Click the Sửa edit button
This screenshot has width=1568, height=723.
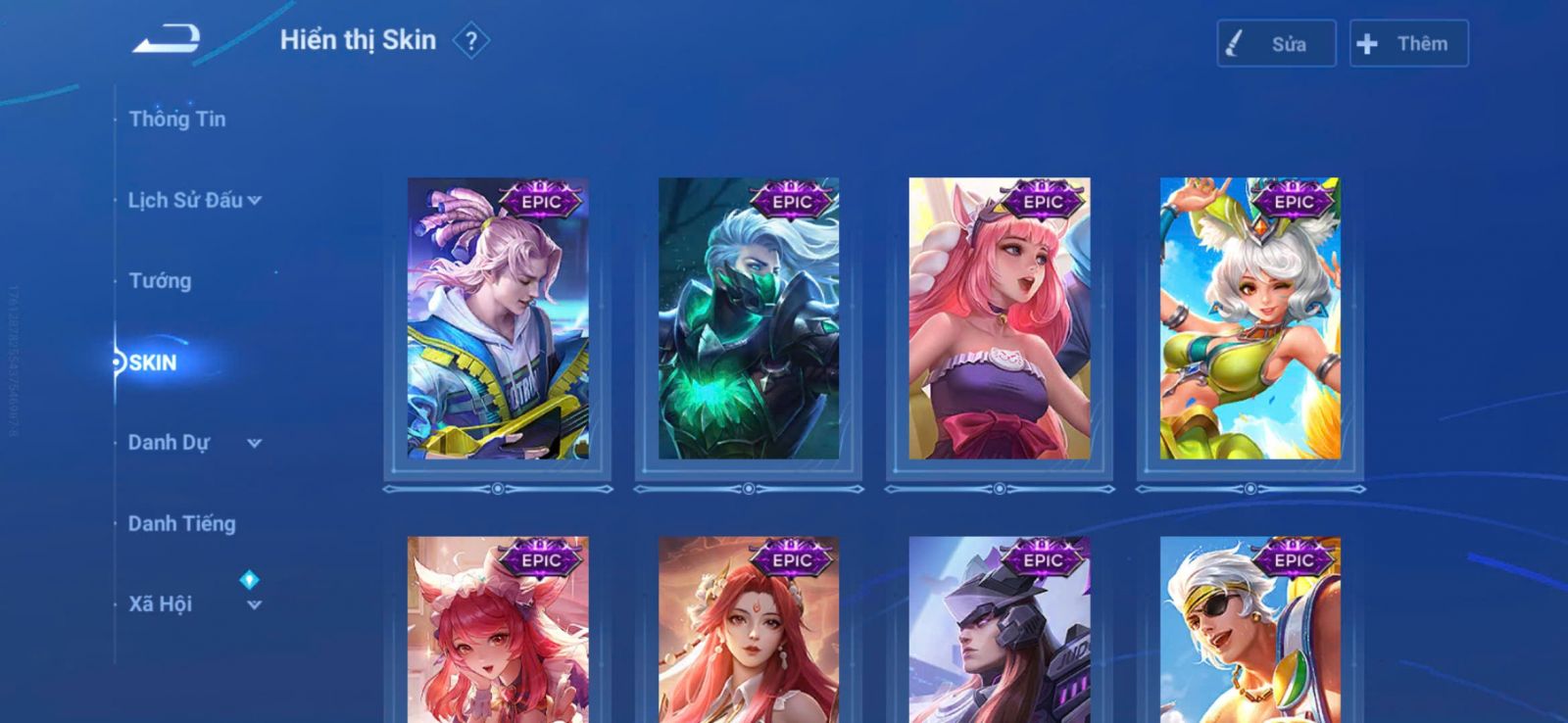coord(1276,44)
